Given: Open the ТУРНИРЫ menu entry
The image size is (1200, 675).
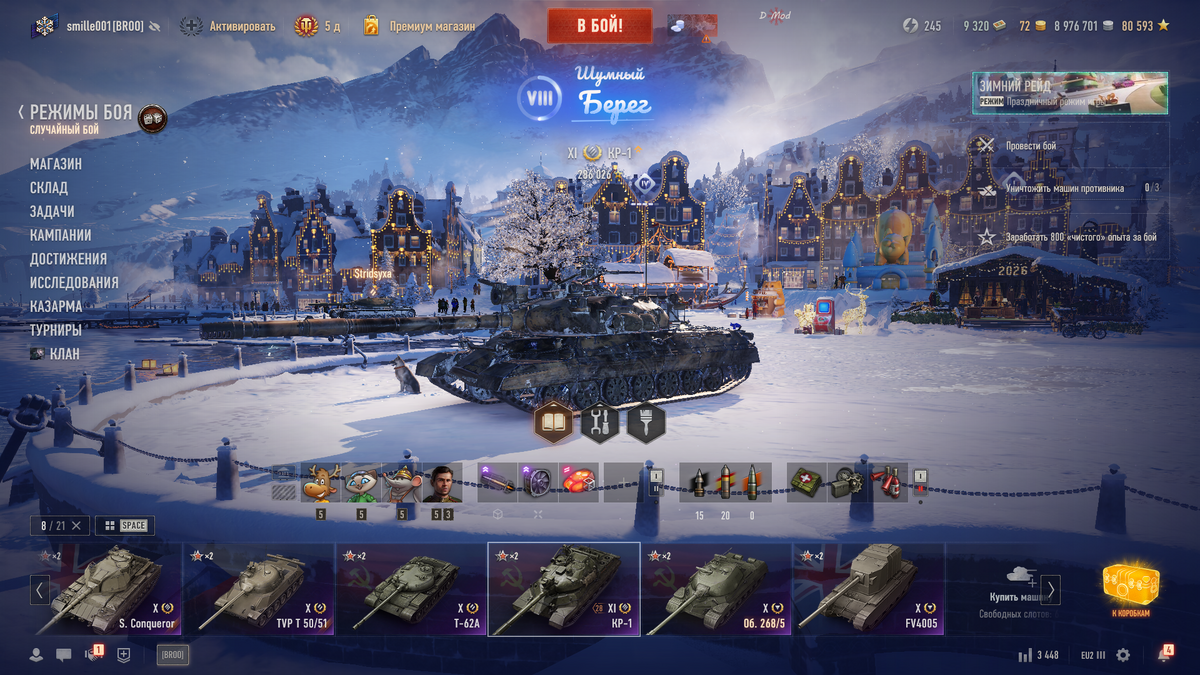Looking at the screenshot, I should [x=56, y=330].
